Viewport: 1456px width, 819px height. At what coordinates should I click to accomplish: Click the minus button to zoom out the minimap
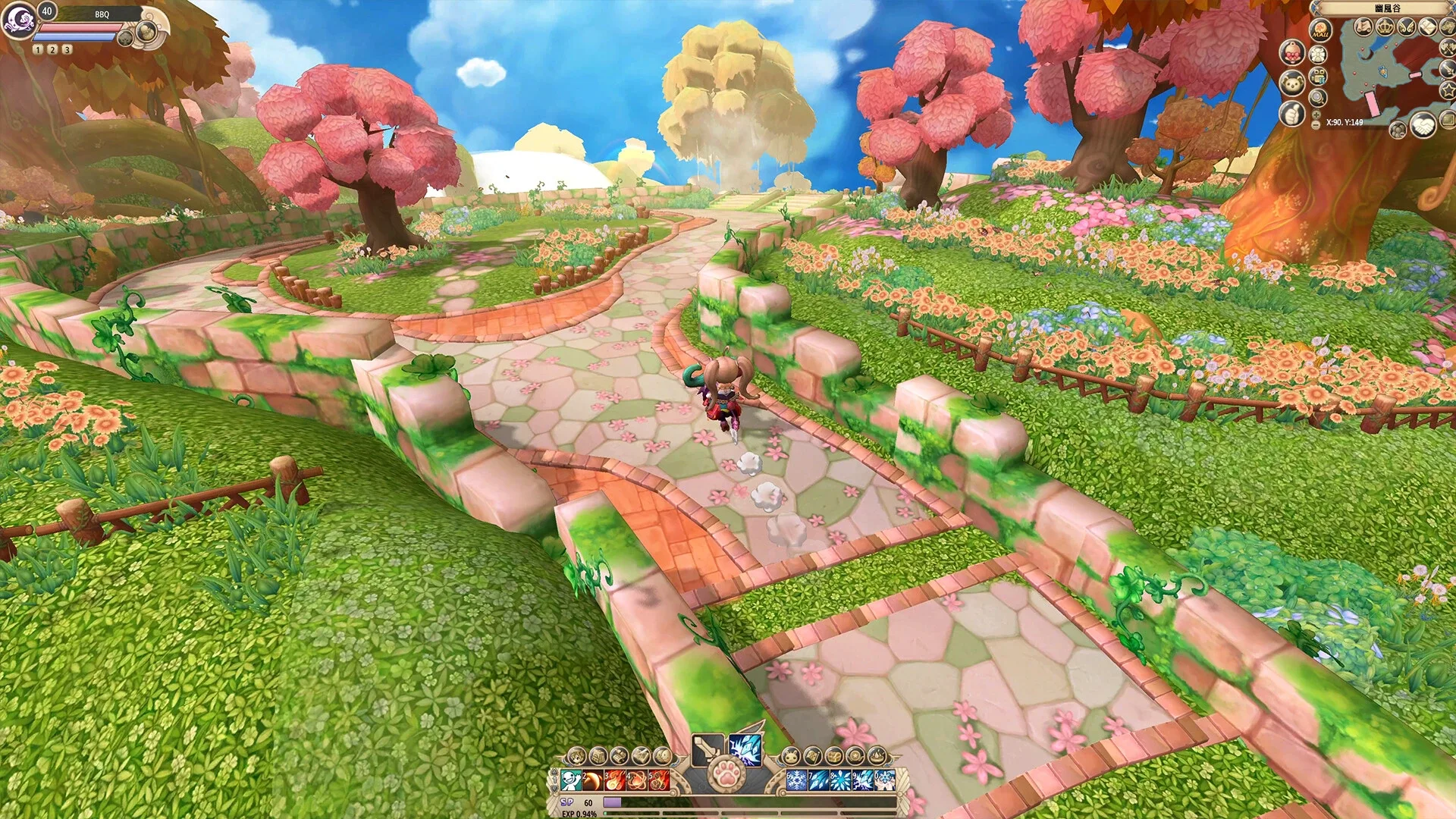(x=1316, y=124)
